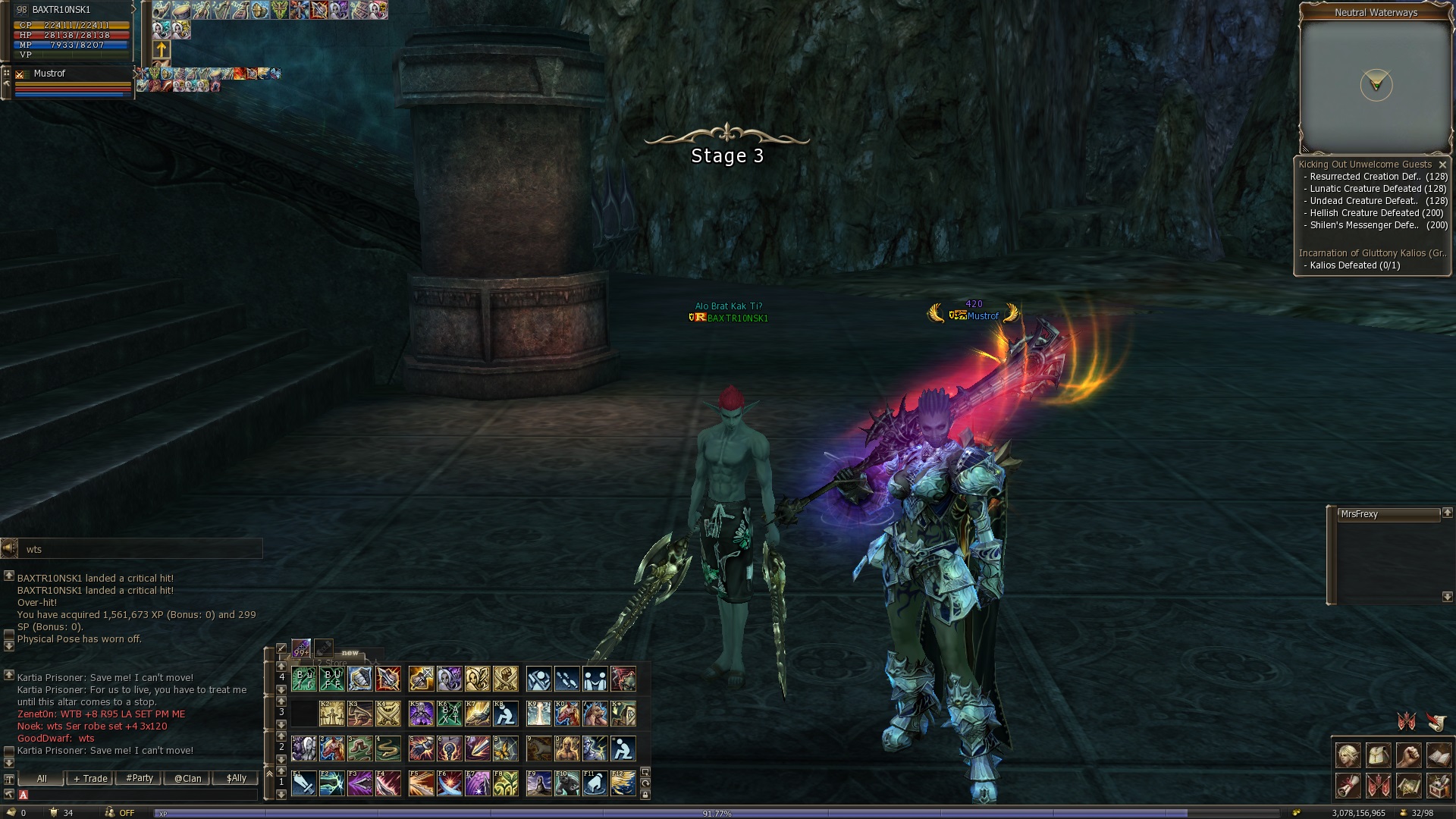Open the actions fist icon

[1408, 755]
